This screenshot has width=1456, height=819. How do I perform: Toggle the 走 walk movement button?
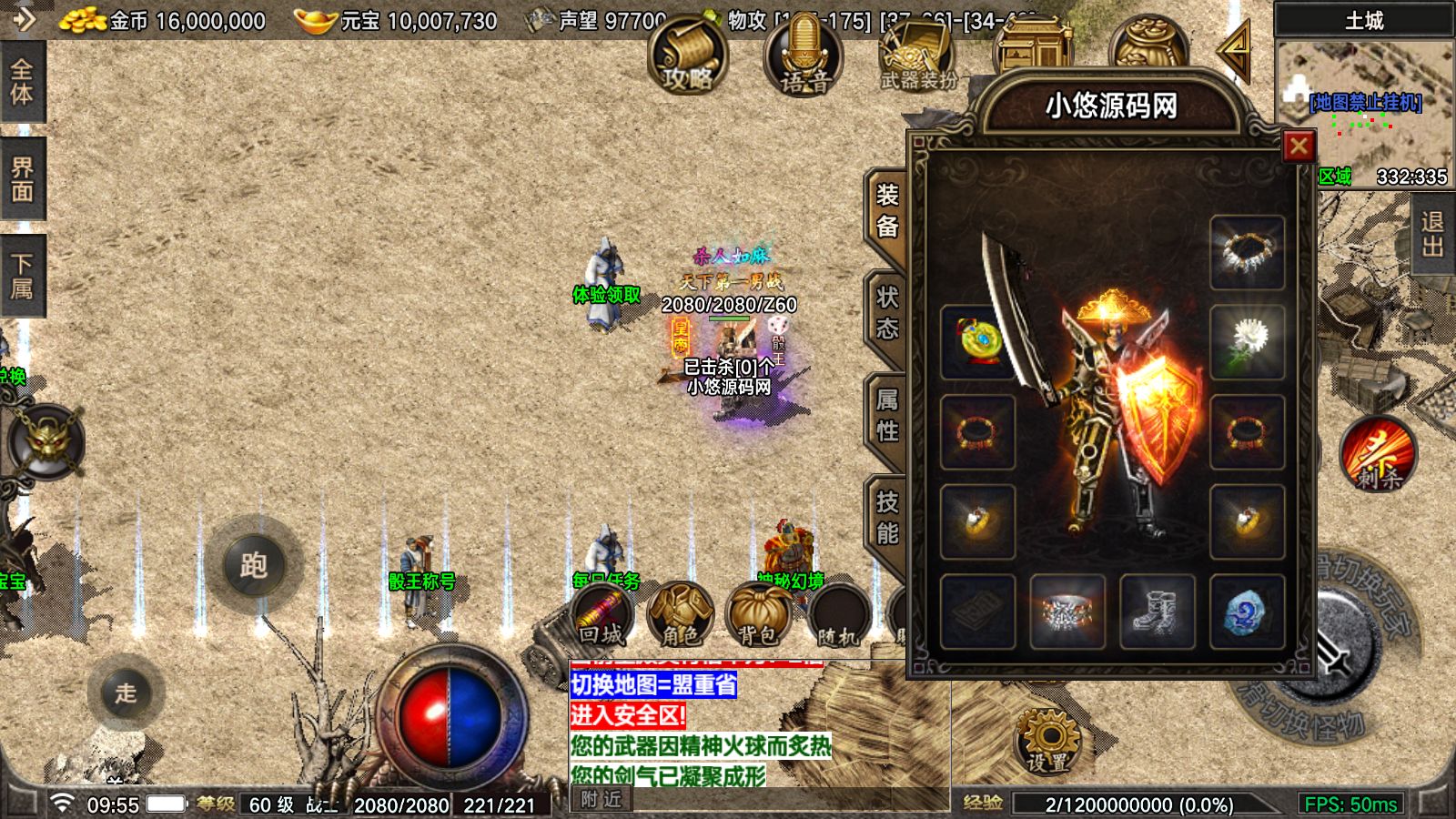click(x=126, y=693)
